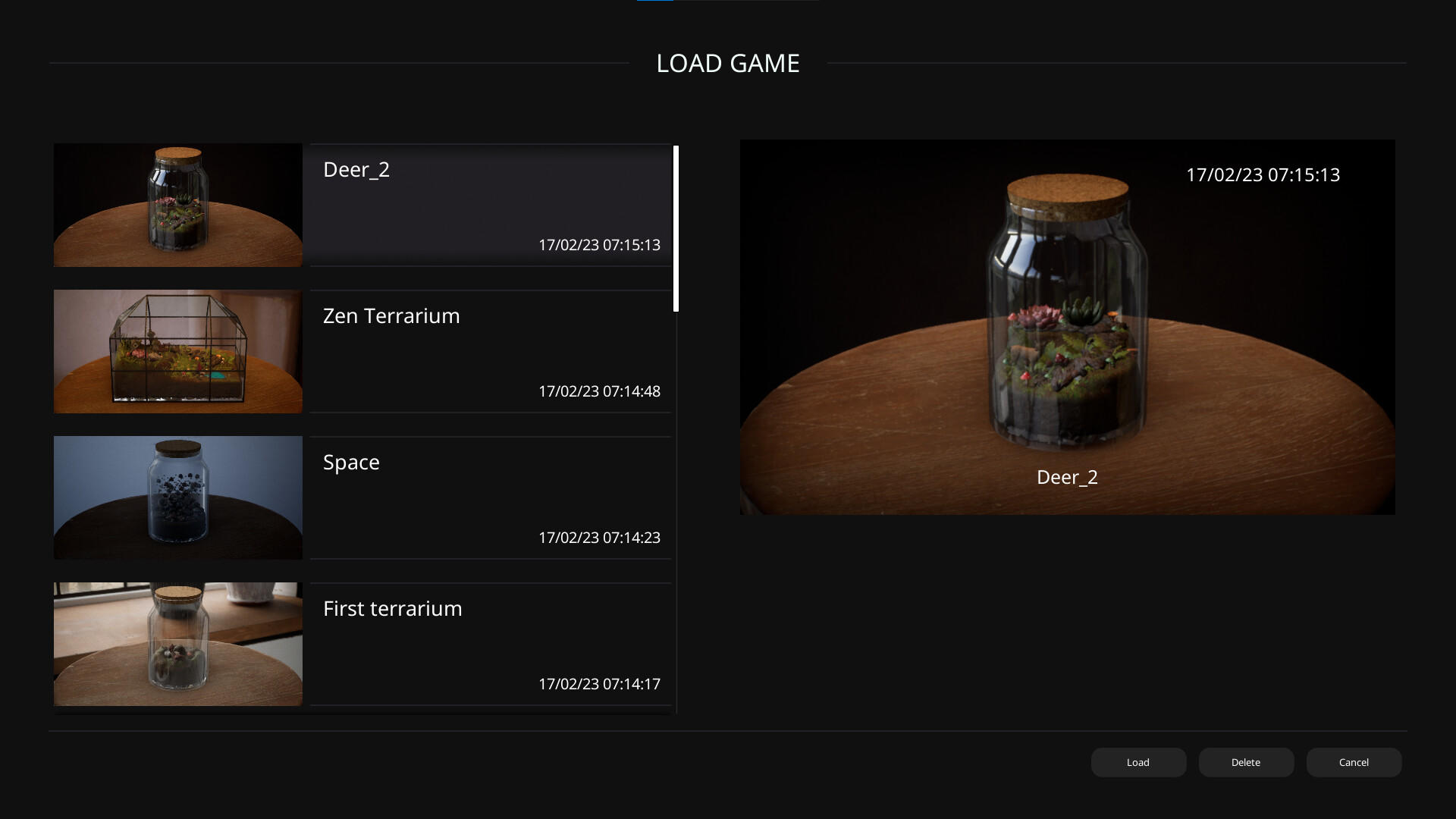Select the First terrarium save slot
The height and width of the screenshot is (819, 1456).
point(491,644)
